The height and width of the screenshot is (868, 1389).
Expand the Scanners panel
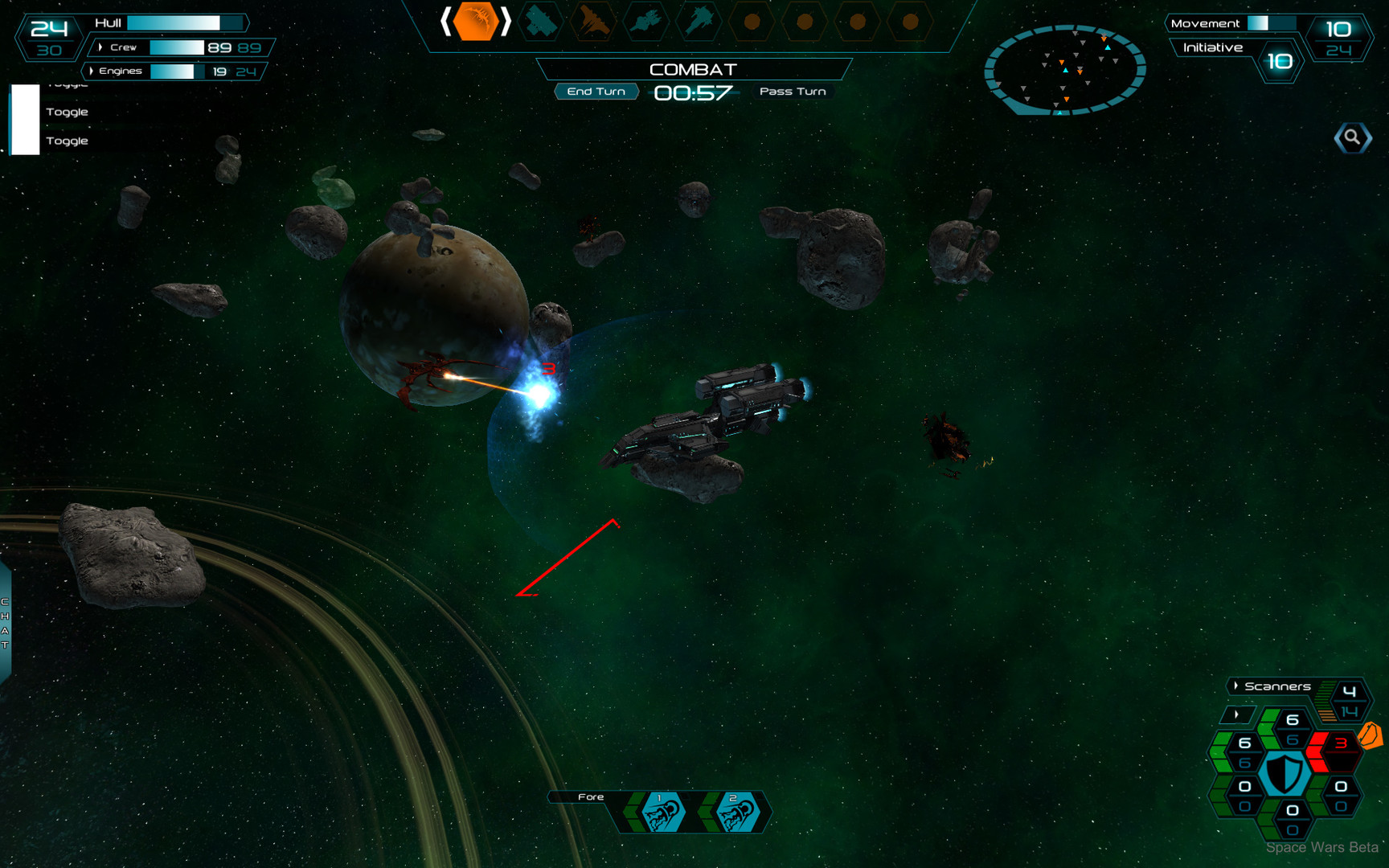click(1236, 686)
